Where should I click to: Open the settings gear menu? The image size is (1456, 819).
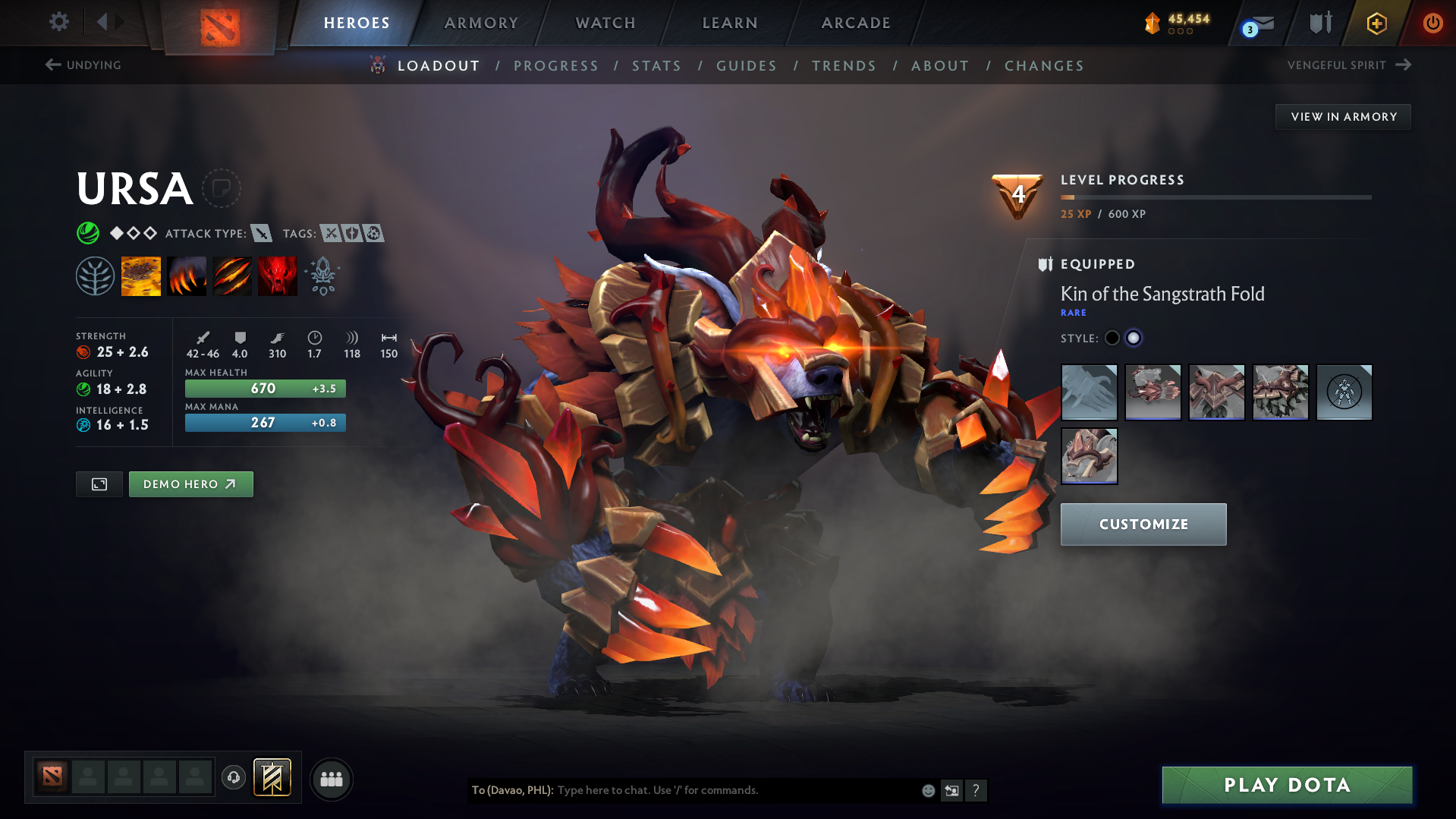(x=58, y=22)
